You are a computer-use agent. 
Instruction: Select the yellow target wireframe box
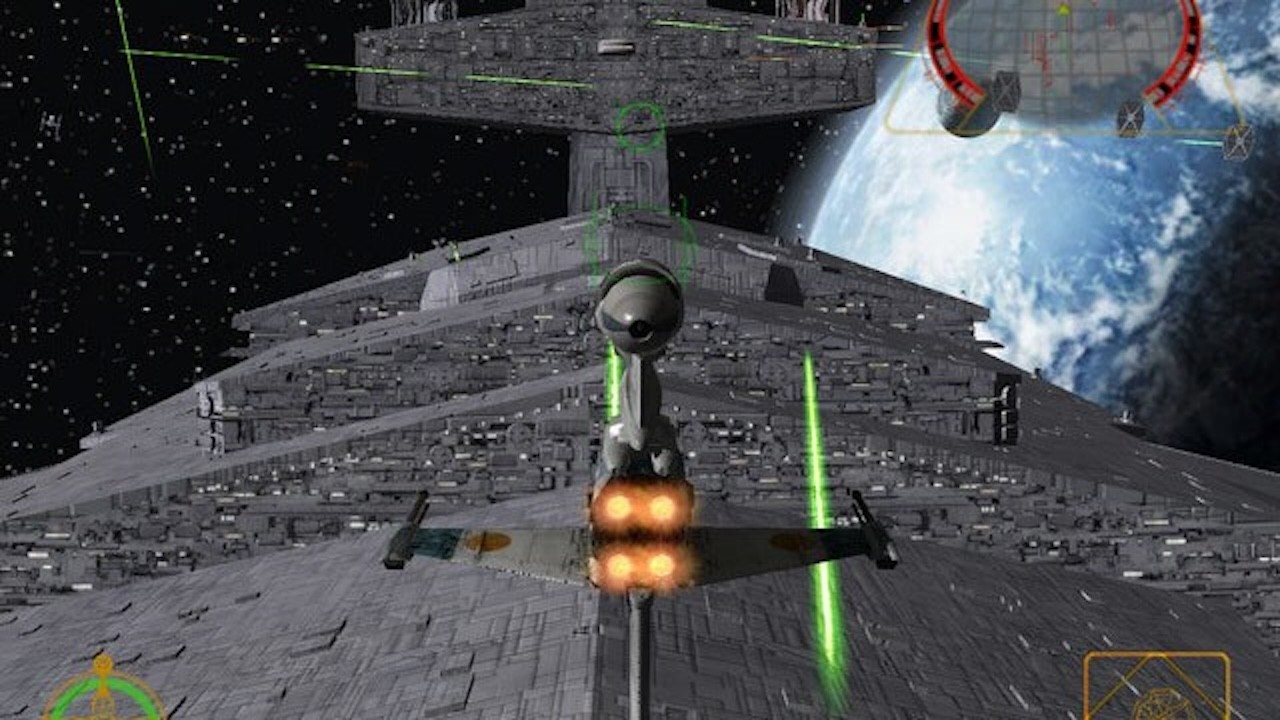pyautogui.click(x=1156, y=687)
